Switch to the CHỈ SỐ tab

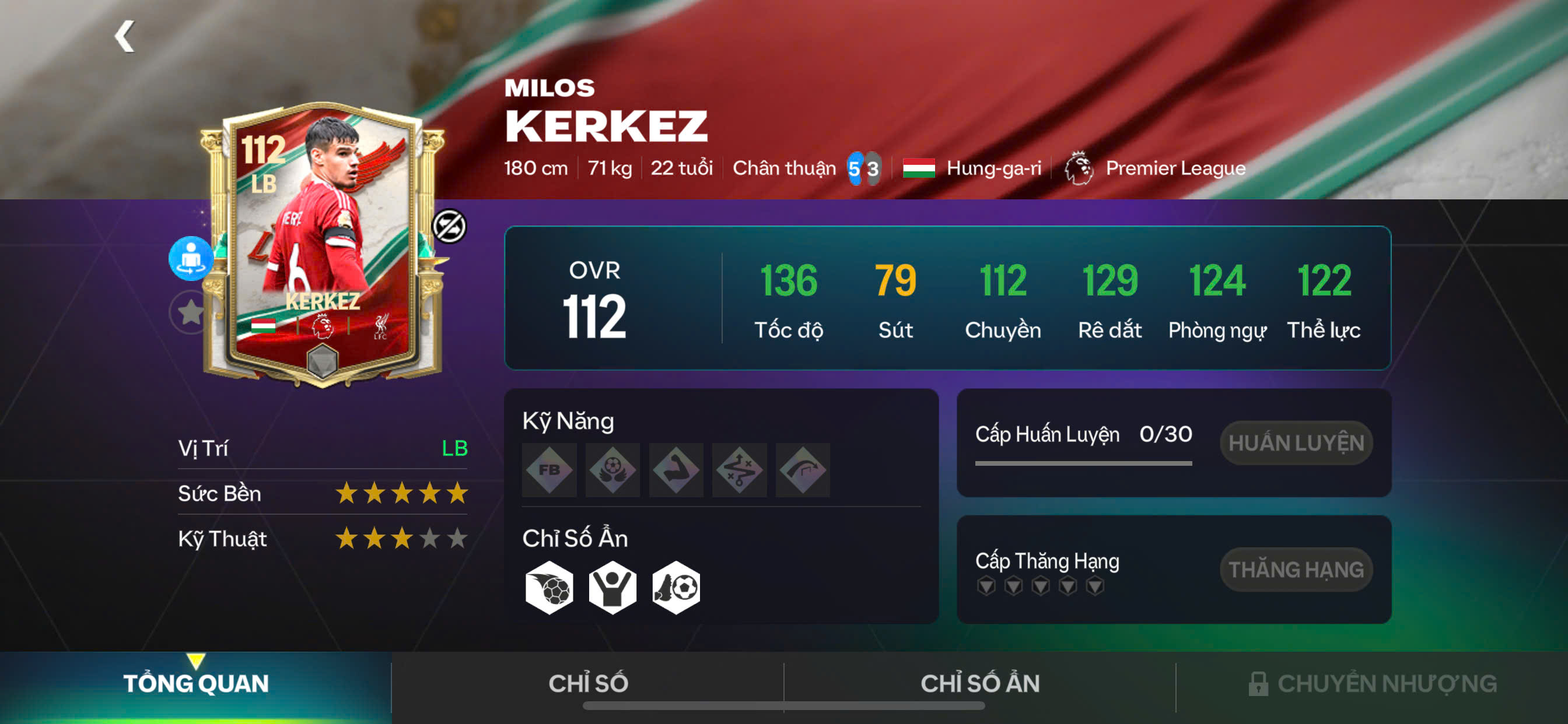(x=588, y=684)
